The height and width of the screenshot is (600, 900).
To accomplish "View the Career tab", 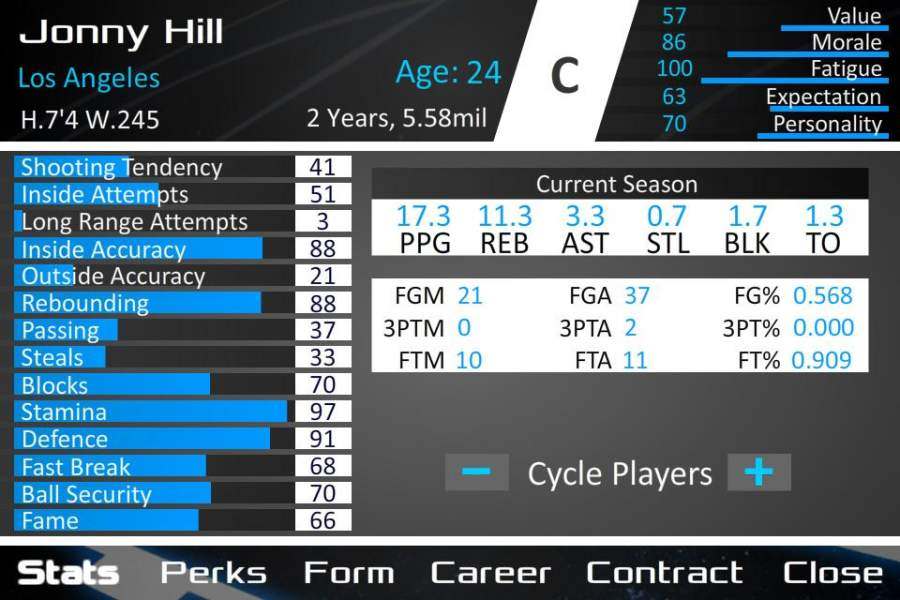I will point(490,573).
